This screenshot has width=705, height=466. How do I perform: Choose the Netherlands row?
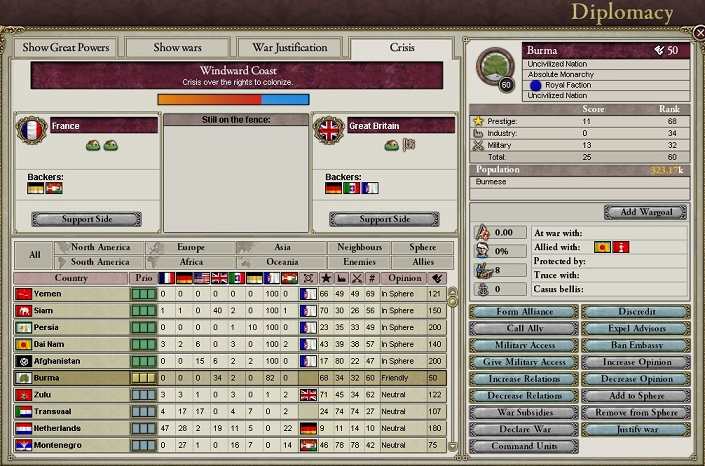[x=70, y=428]
